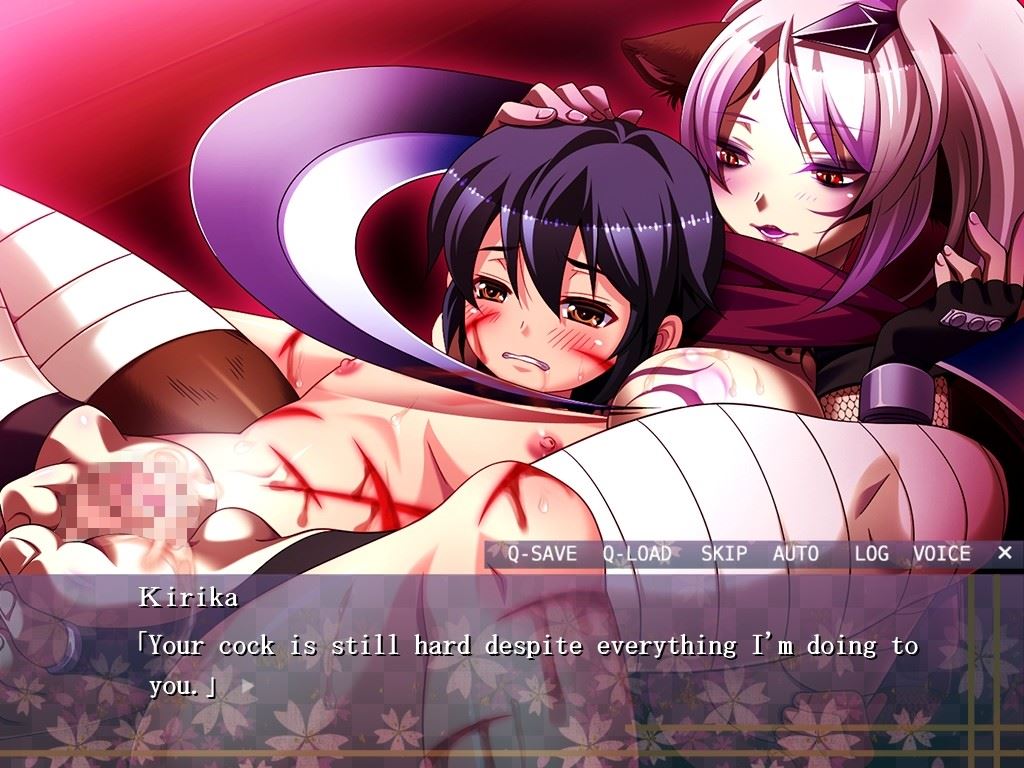Load the quick save with Q-LOAD

[x=636, y=553]
